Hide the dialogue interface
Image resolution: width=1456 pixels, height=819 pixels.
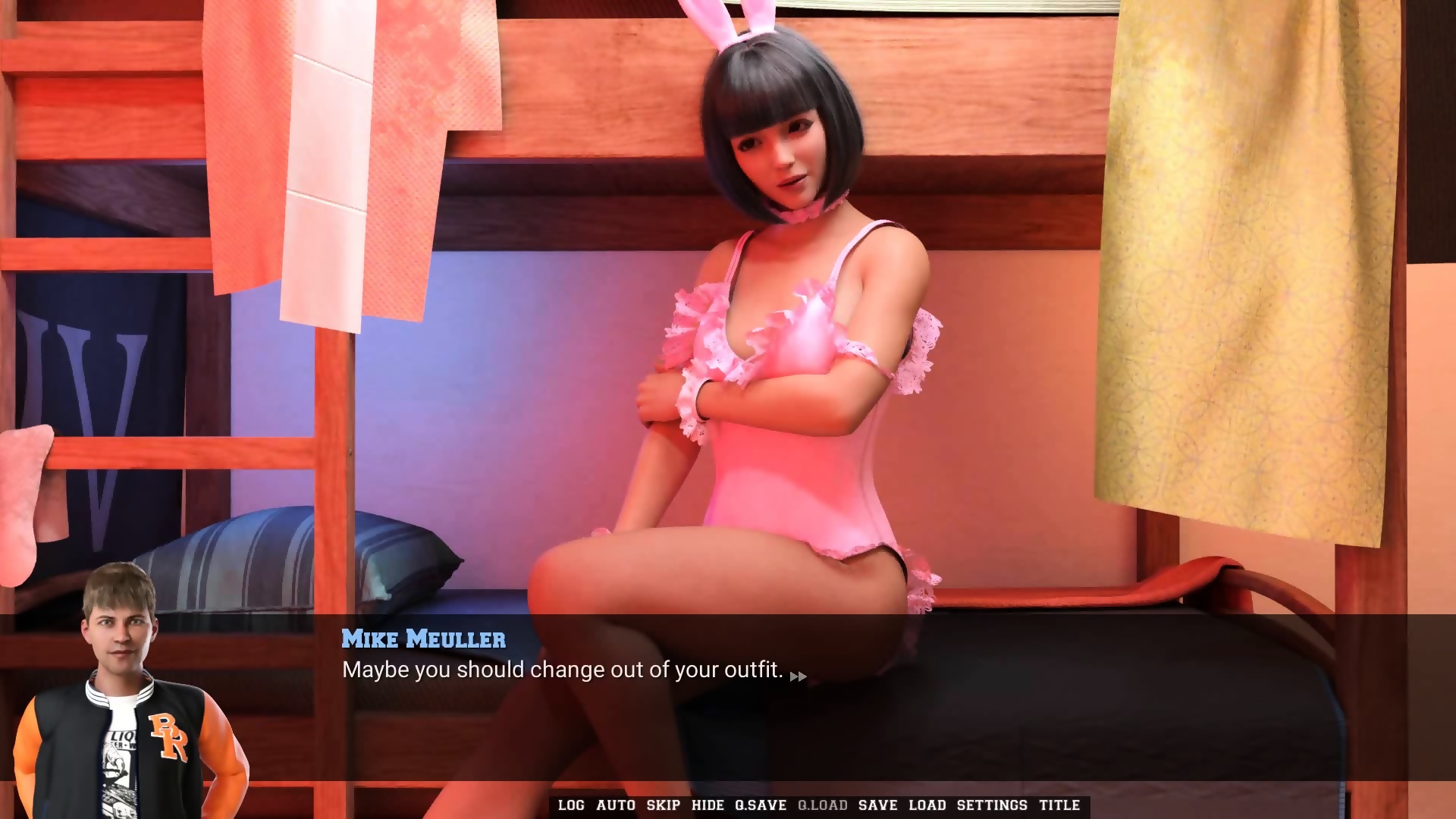pos(708,805)
